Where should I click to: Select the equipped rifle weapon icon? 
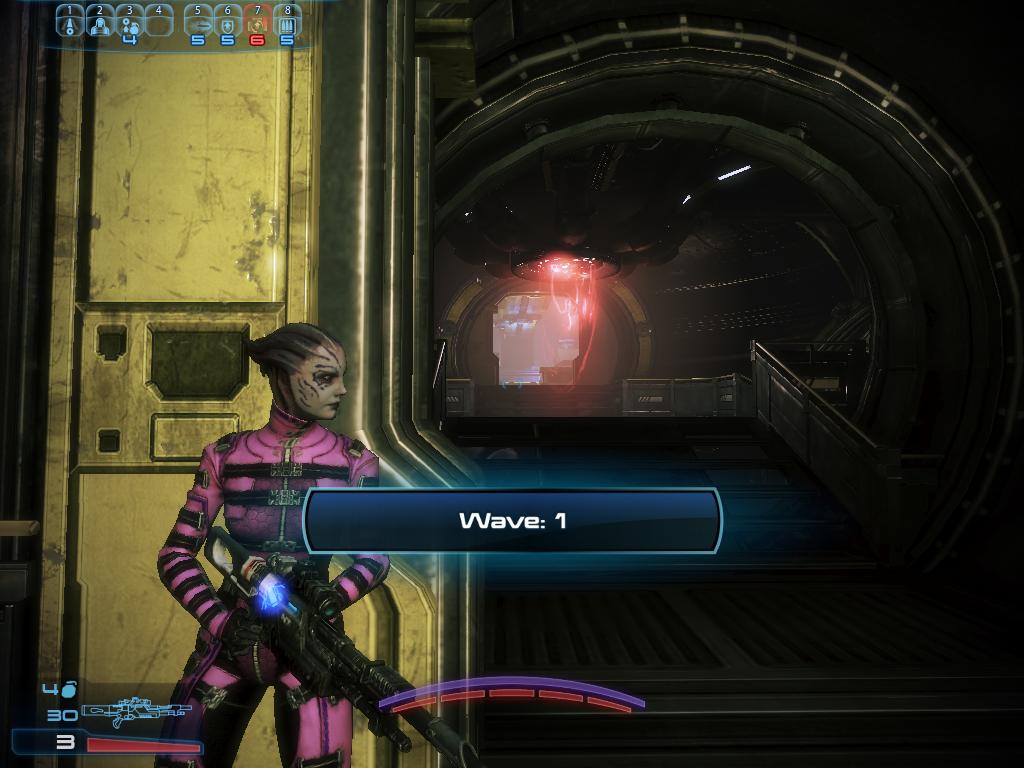coord(135,712)
